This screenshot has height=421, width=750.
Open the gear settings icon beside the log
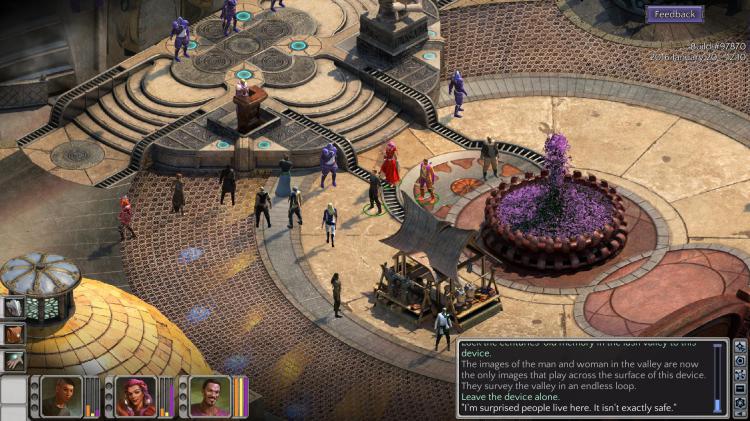740,402
